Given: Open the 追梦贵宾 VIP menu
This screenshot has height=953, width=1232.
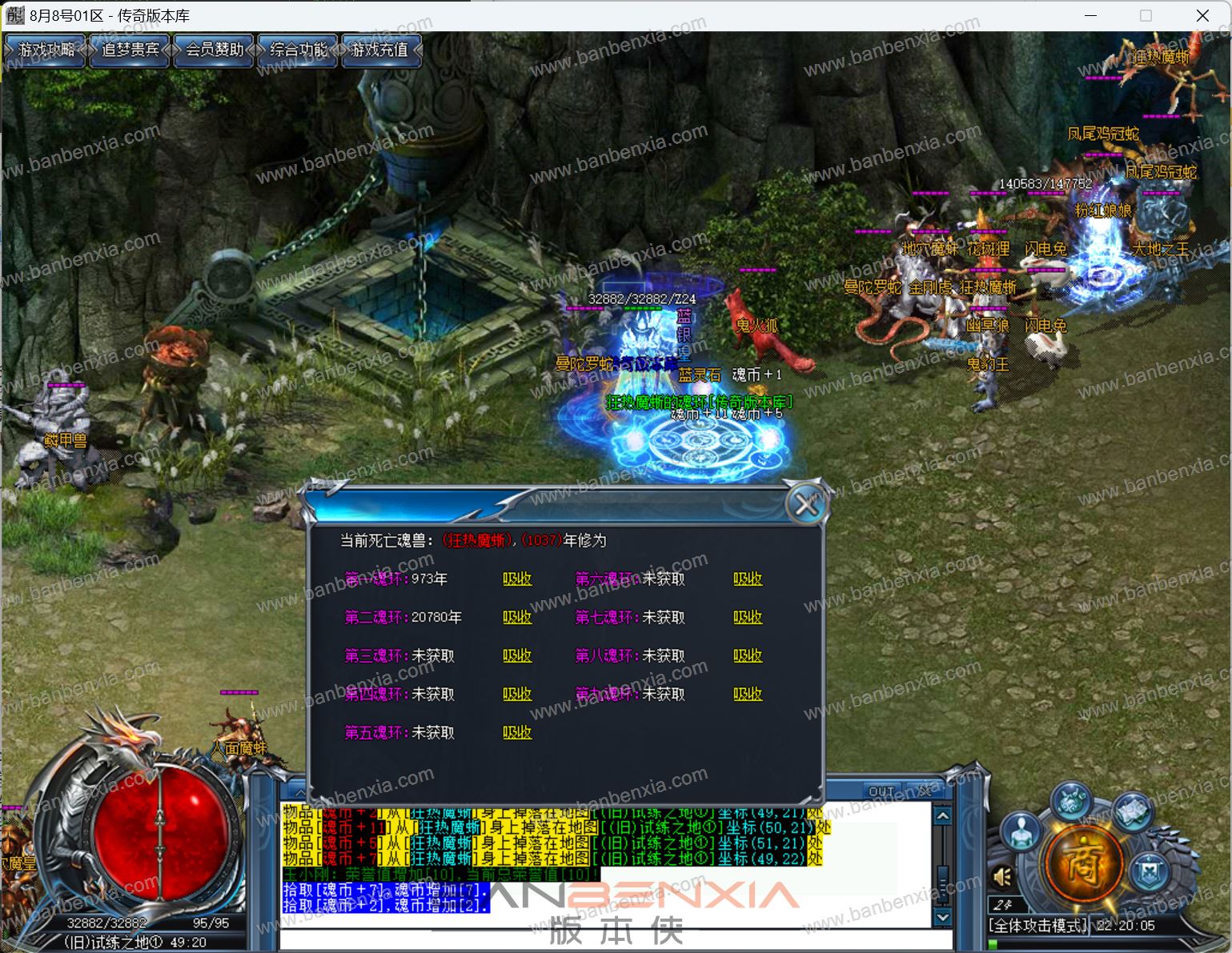Looking at the screenshot, I should (x=130, y=50).
